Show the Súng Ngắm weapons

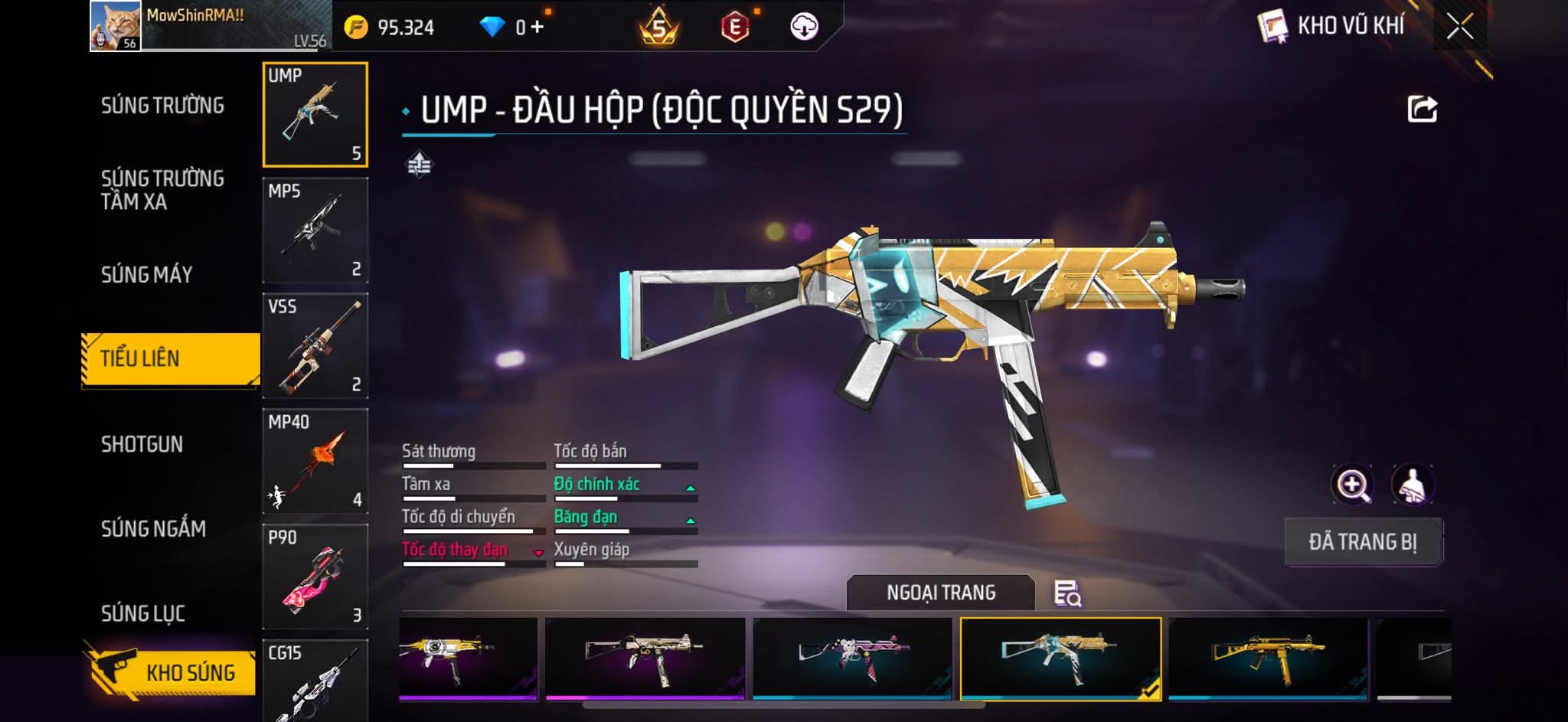(x=153, y=528)
